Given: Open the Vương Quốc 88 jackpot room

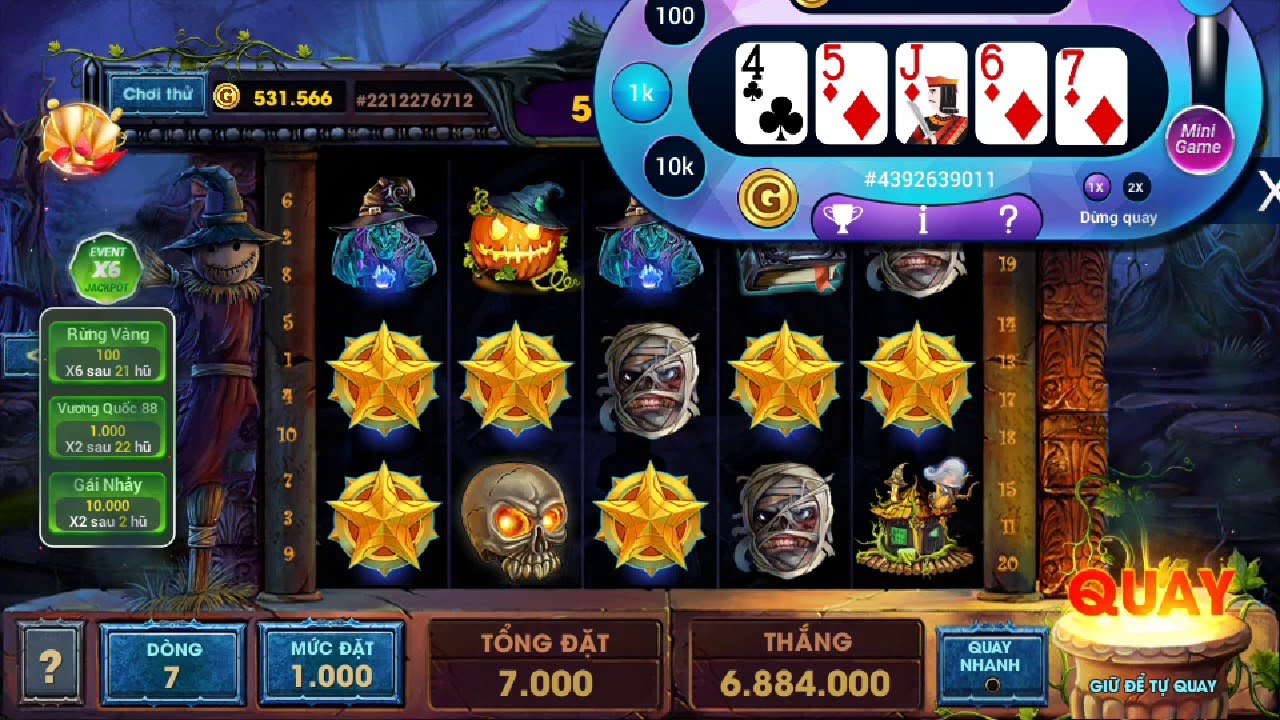Looking at the screenshot, I should pyautogui.click(x=108, y=427).
